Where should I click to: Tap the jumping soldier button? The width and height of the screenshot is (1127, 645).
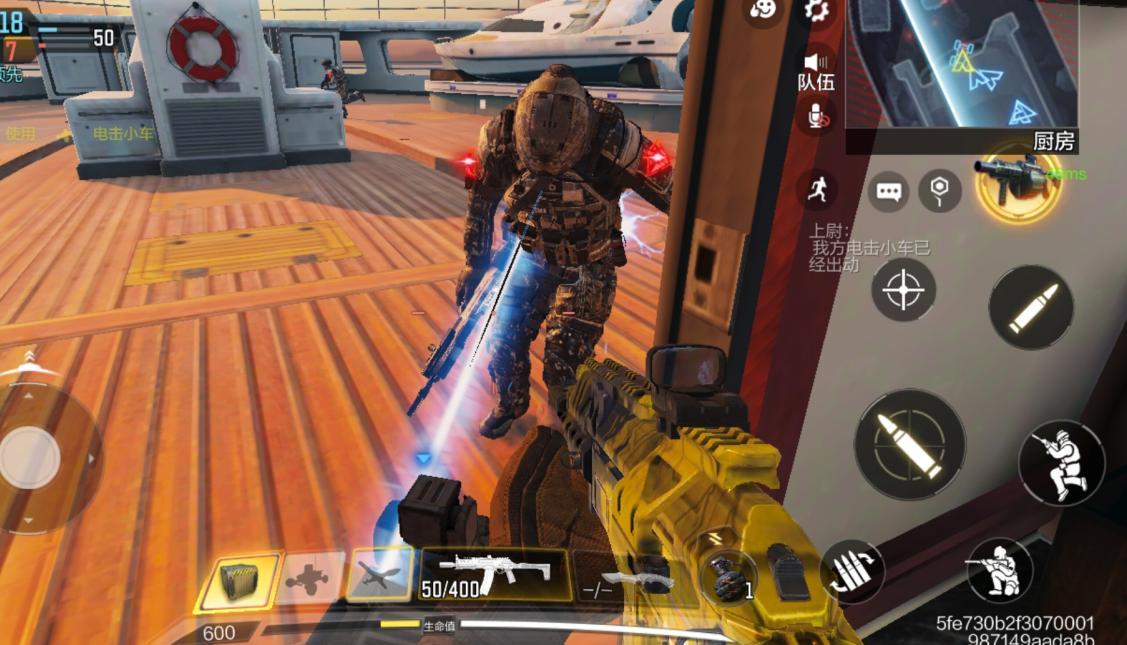1061,462
